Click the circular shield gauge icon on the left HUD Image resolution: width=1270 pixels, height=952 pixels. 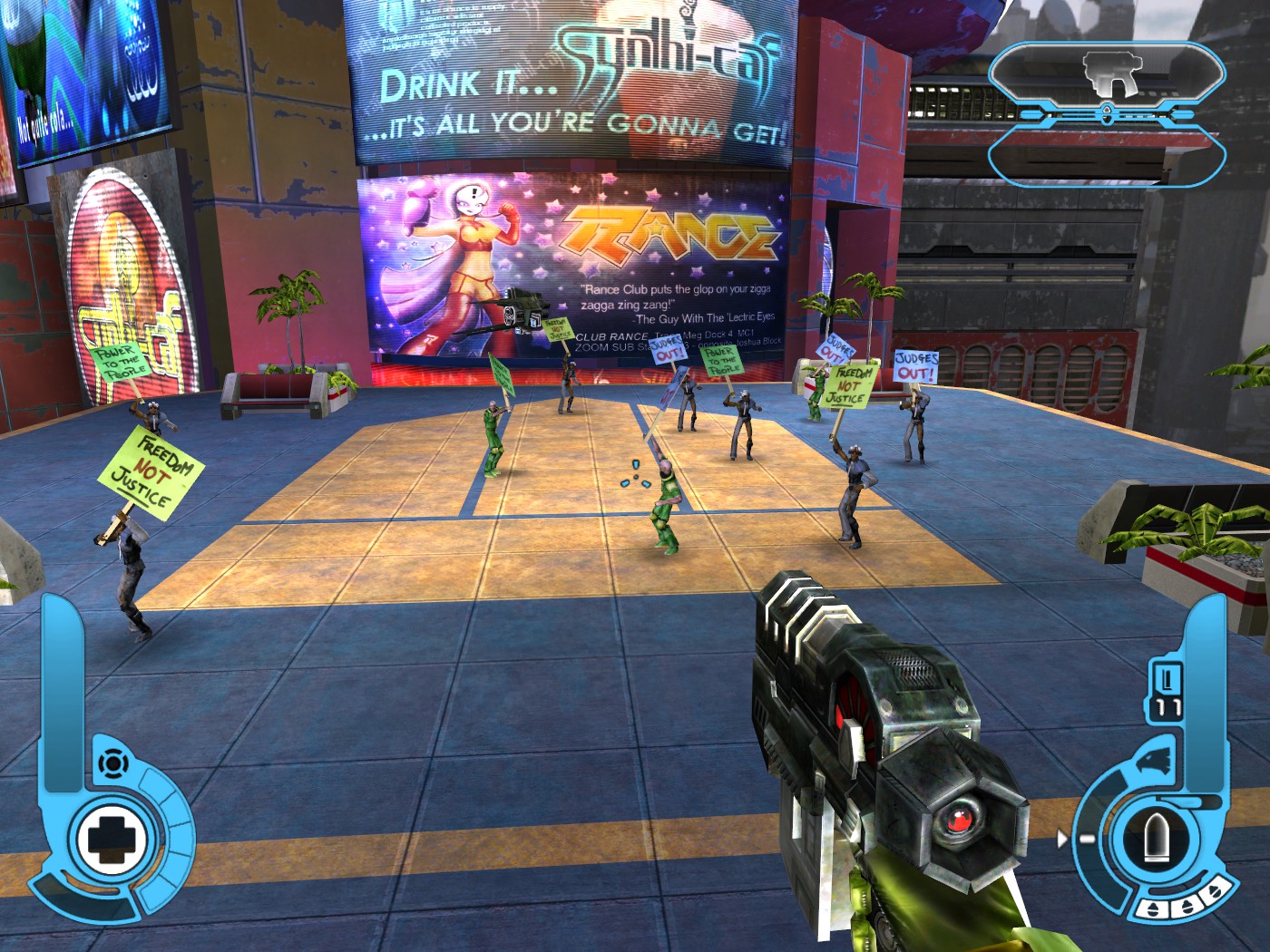(112, 762)
